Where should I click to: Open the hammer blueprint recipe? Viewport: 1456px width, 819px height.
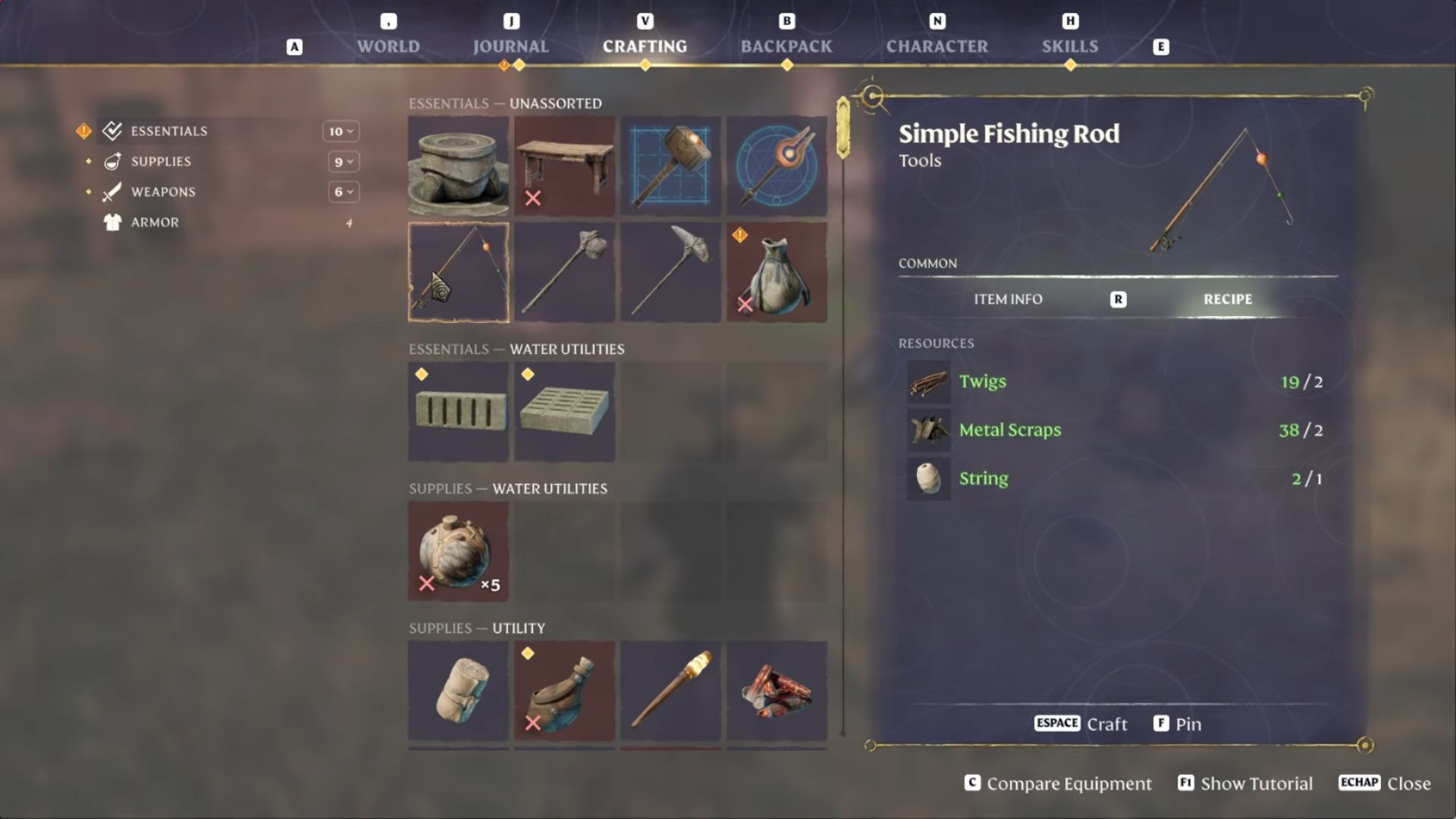click(670, 165)
